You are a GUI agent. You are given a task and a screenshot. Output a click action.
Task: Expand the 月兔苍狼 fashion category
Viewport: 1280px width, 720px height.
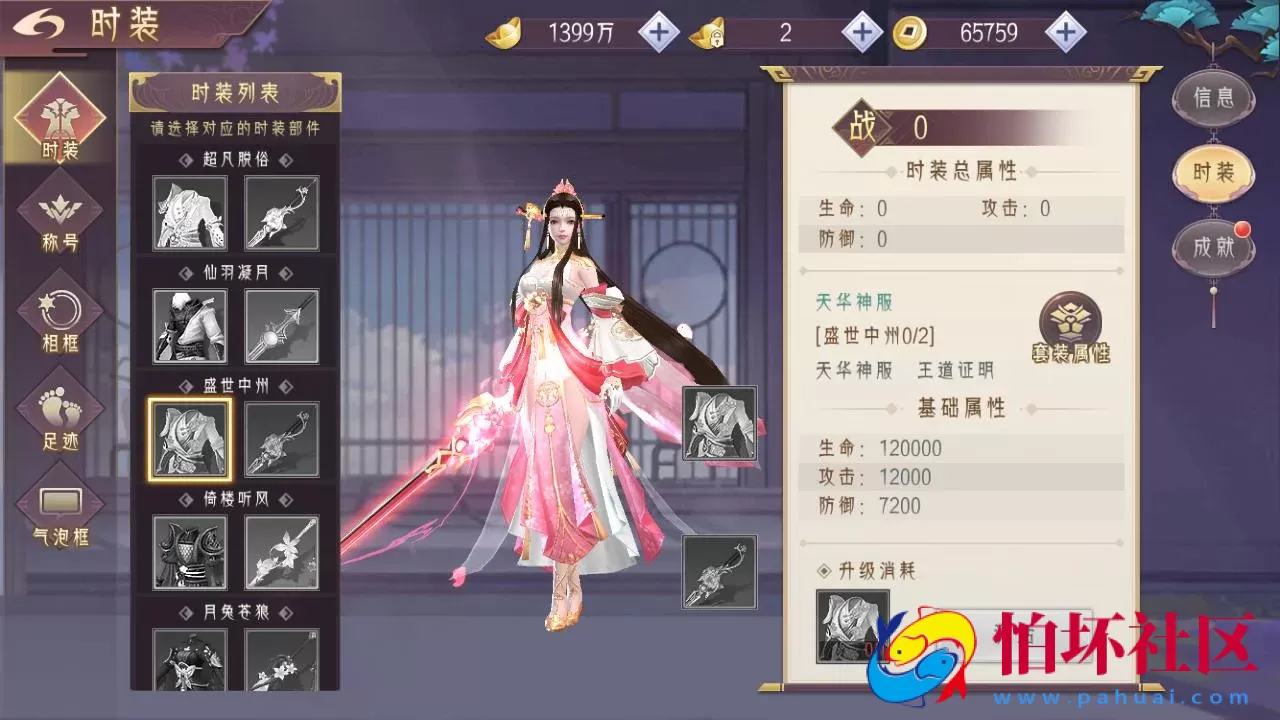pos(235,612)
